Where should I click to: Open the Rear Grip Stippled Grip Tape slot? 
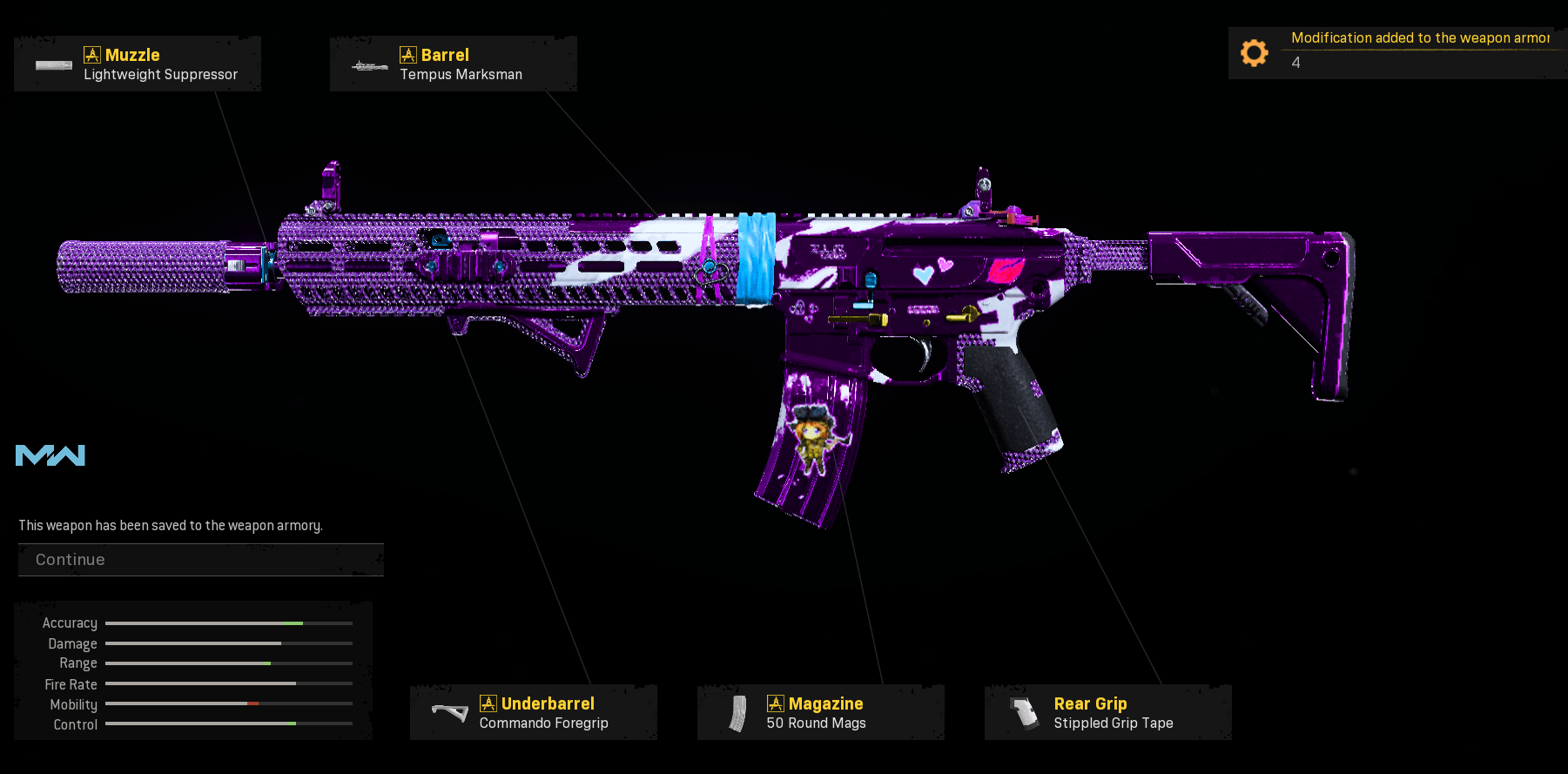pos(1107,713)
